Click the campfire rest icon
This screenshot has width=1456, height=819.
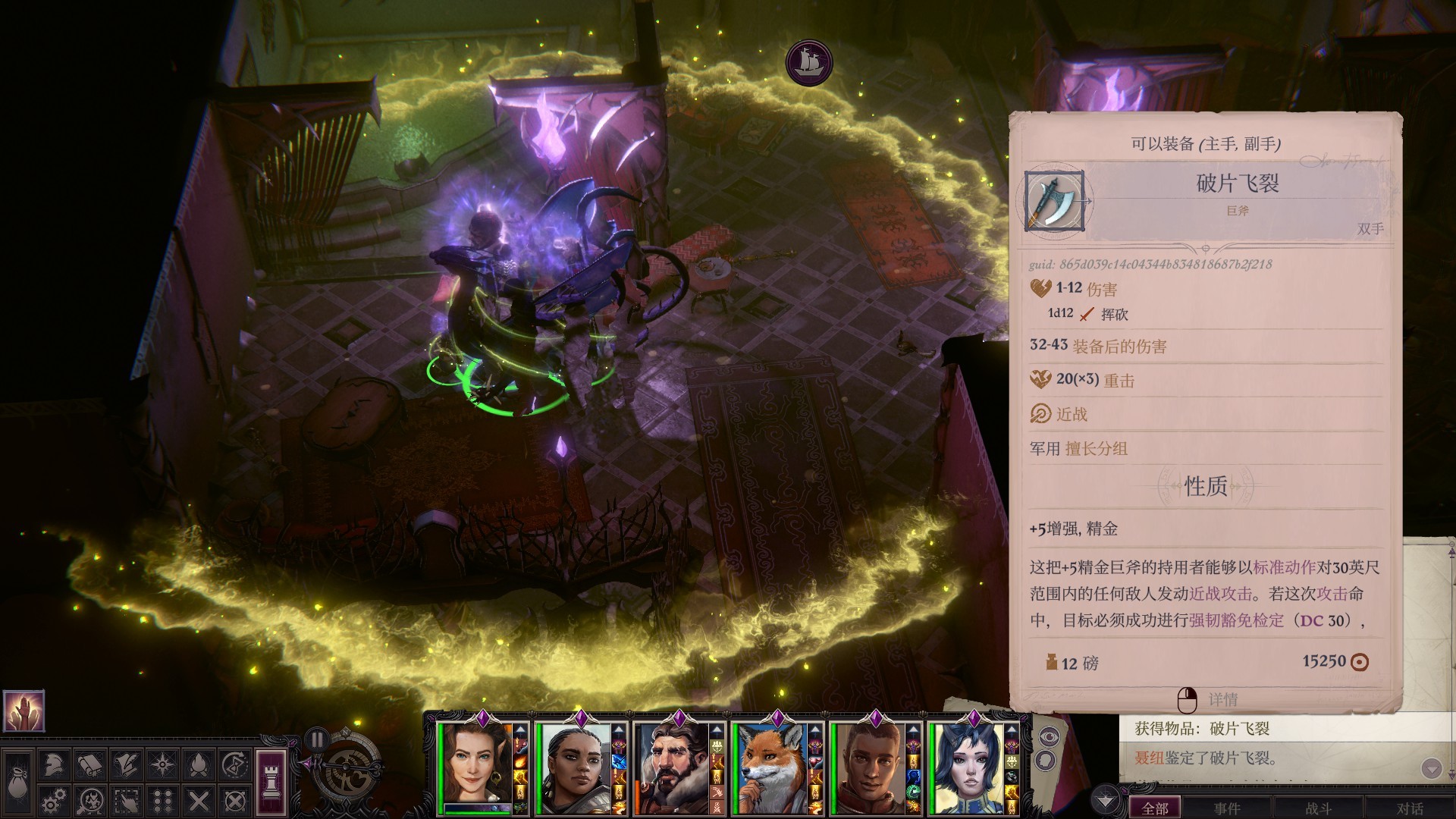[x=199, y=764]
